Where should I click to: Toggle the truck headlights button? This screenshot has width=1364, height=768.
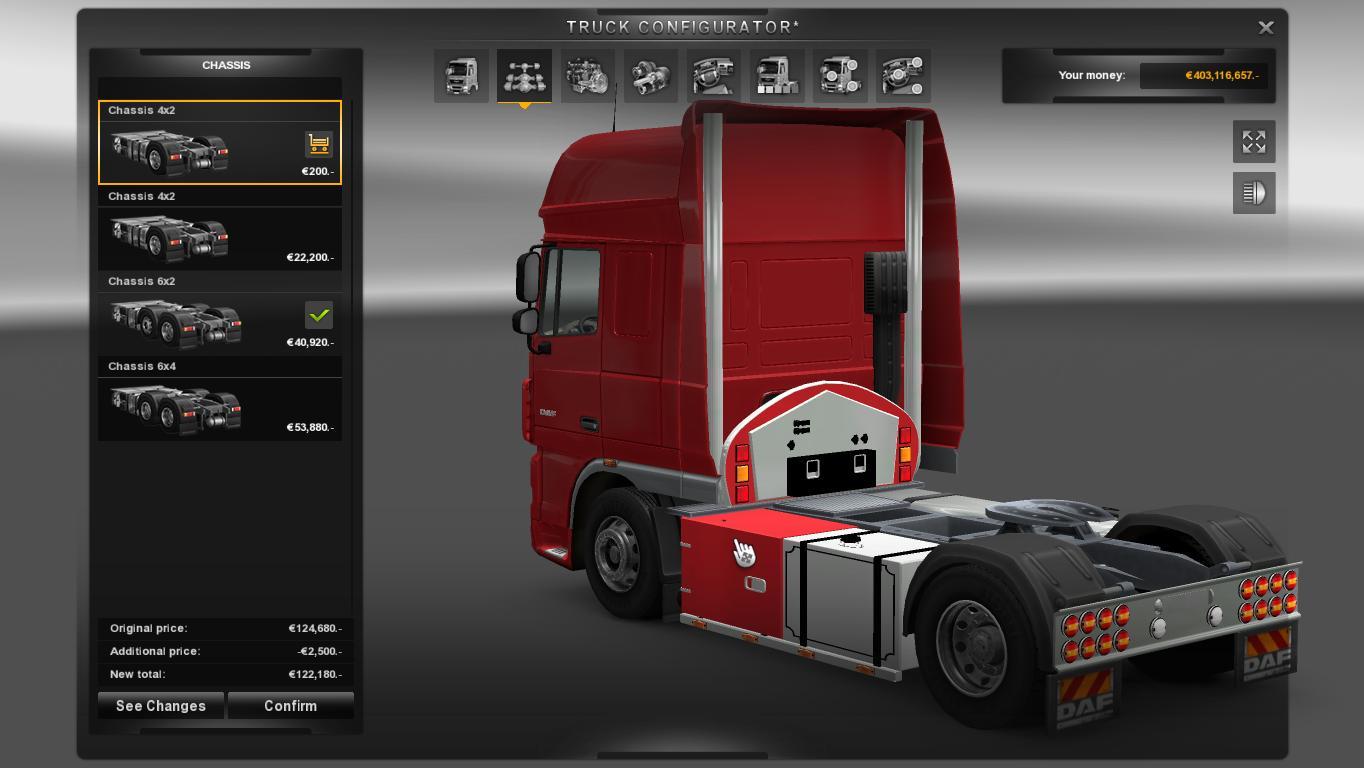[x=1254, y=193]
